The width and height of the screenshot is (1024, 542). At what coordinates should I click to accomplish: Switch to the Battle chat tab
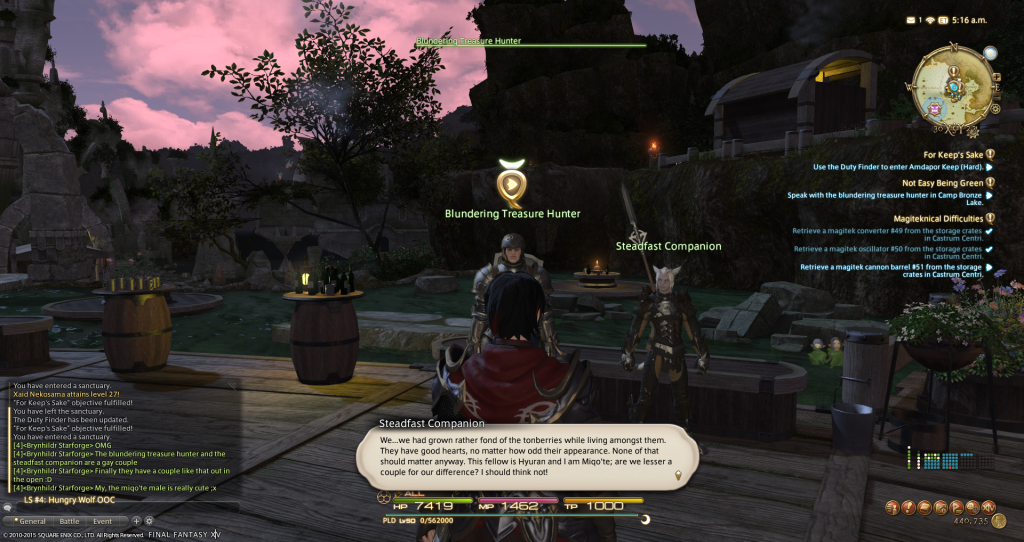tap(68, 521)
